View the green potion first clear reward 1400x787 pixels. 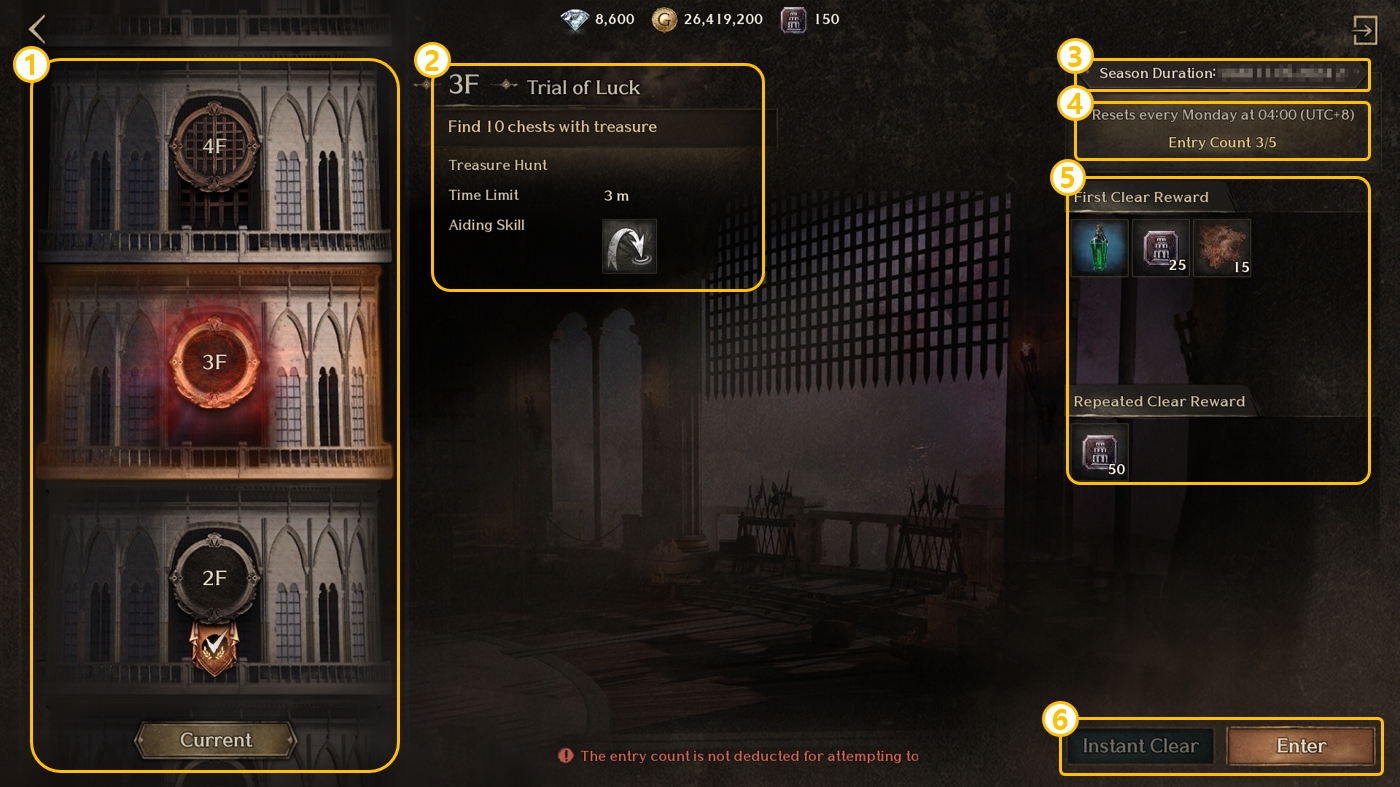coord(1100,248)
